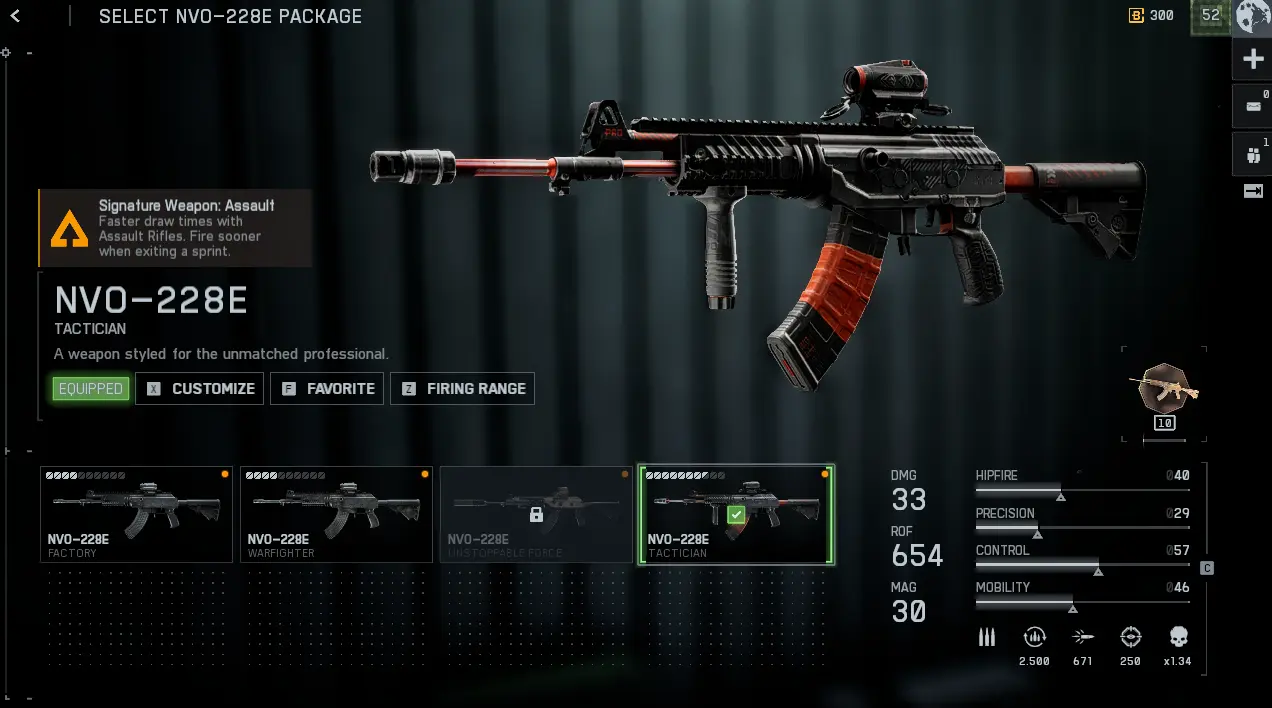Click the green Equipped button

coord(91,389)
